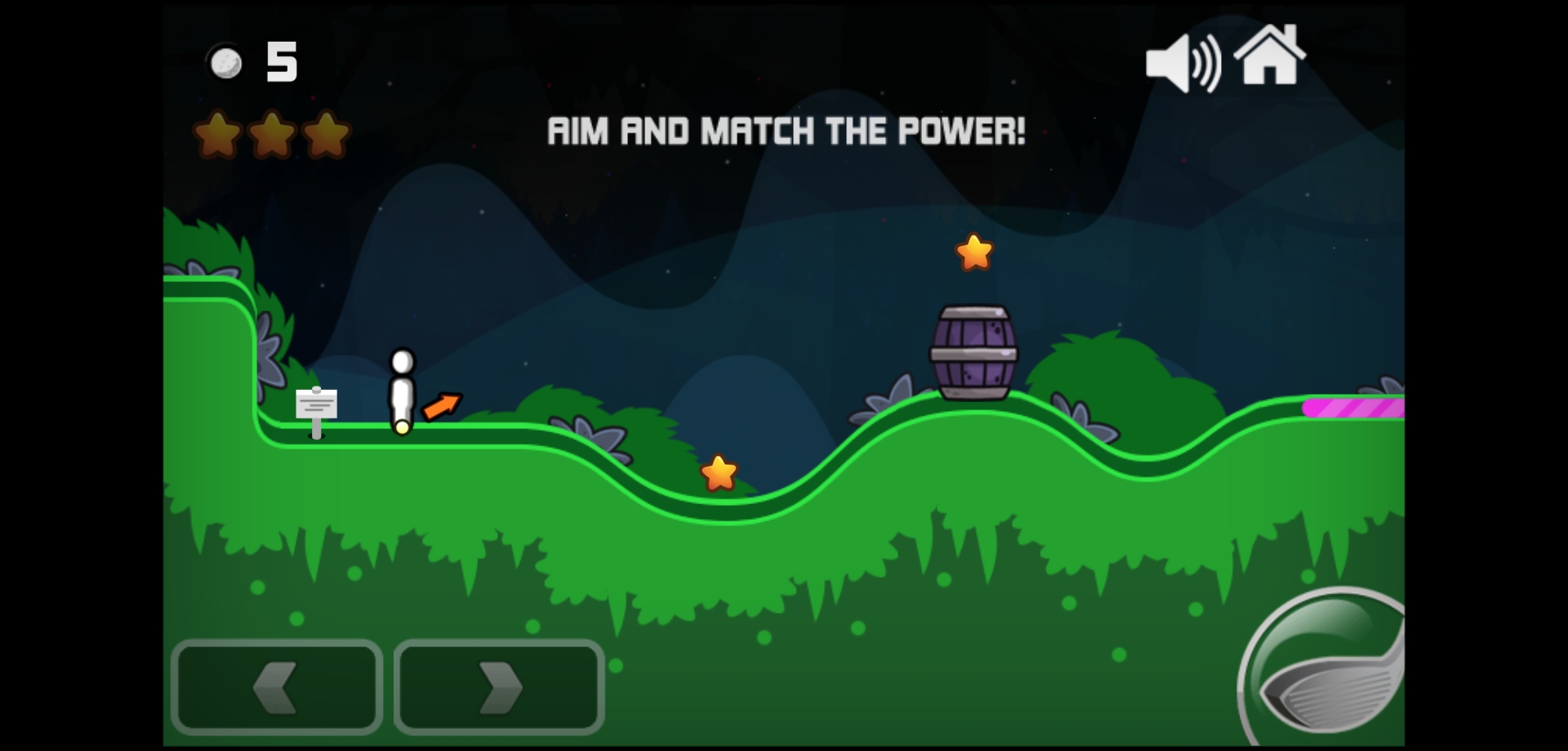
Task: Aim right with the right arrow button
Action: click(x=499, y=686)
